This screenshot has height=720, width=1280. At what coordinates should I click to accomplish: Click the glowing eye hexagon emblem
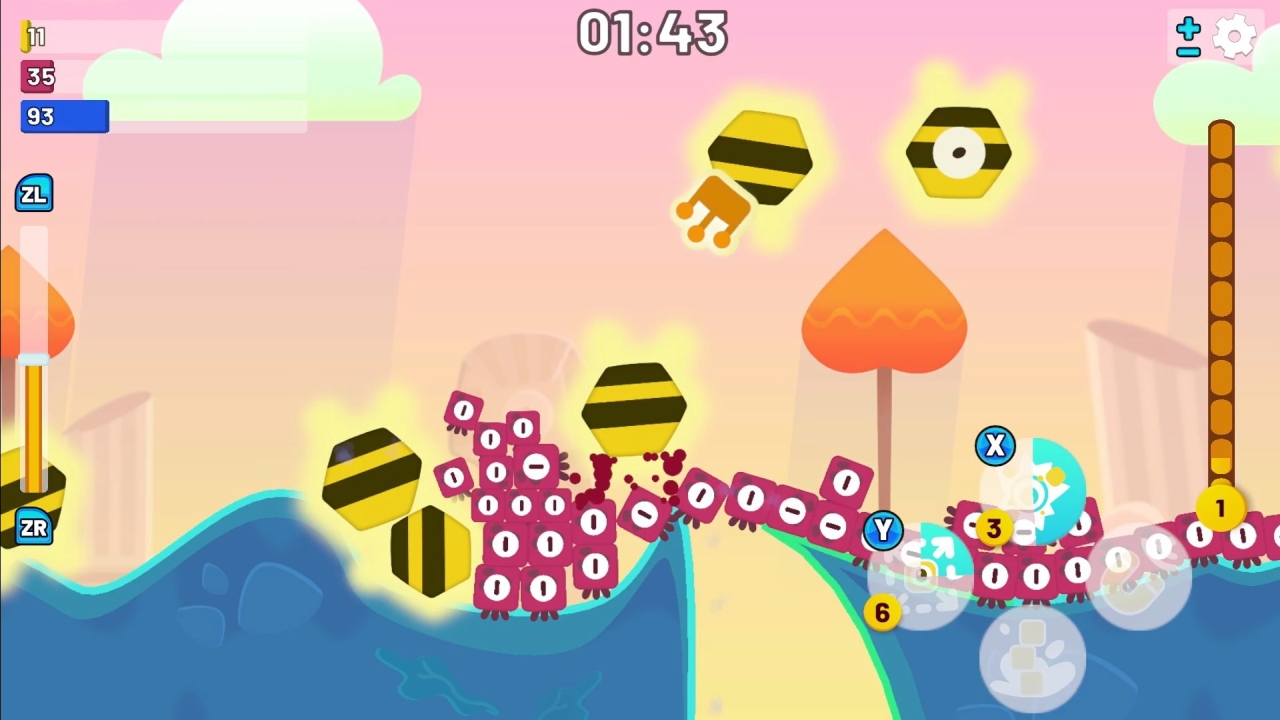(958, 152)
